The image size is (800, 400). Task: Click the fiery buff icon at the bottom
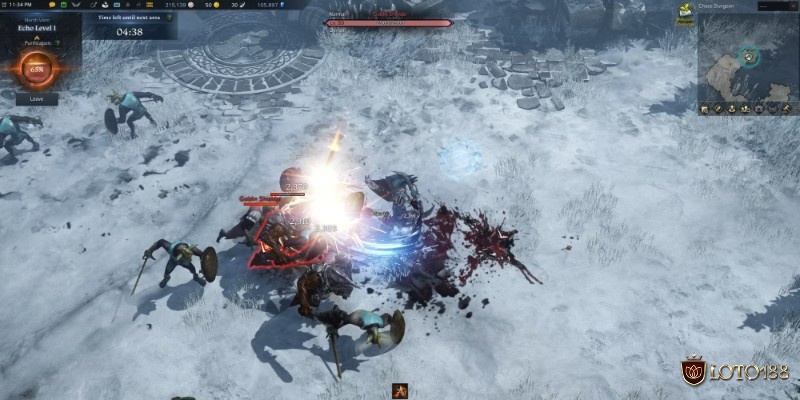pos(399,391)
